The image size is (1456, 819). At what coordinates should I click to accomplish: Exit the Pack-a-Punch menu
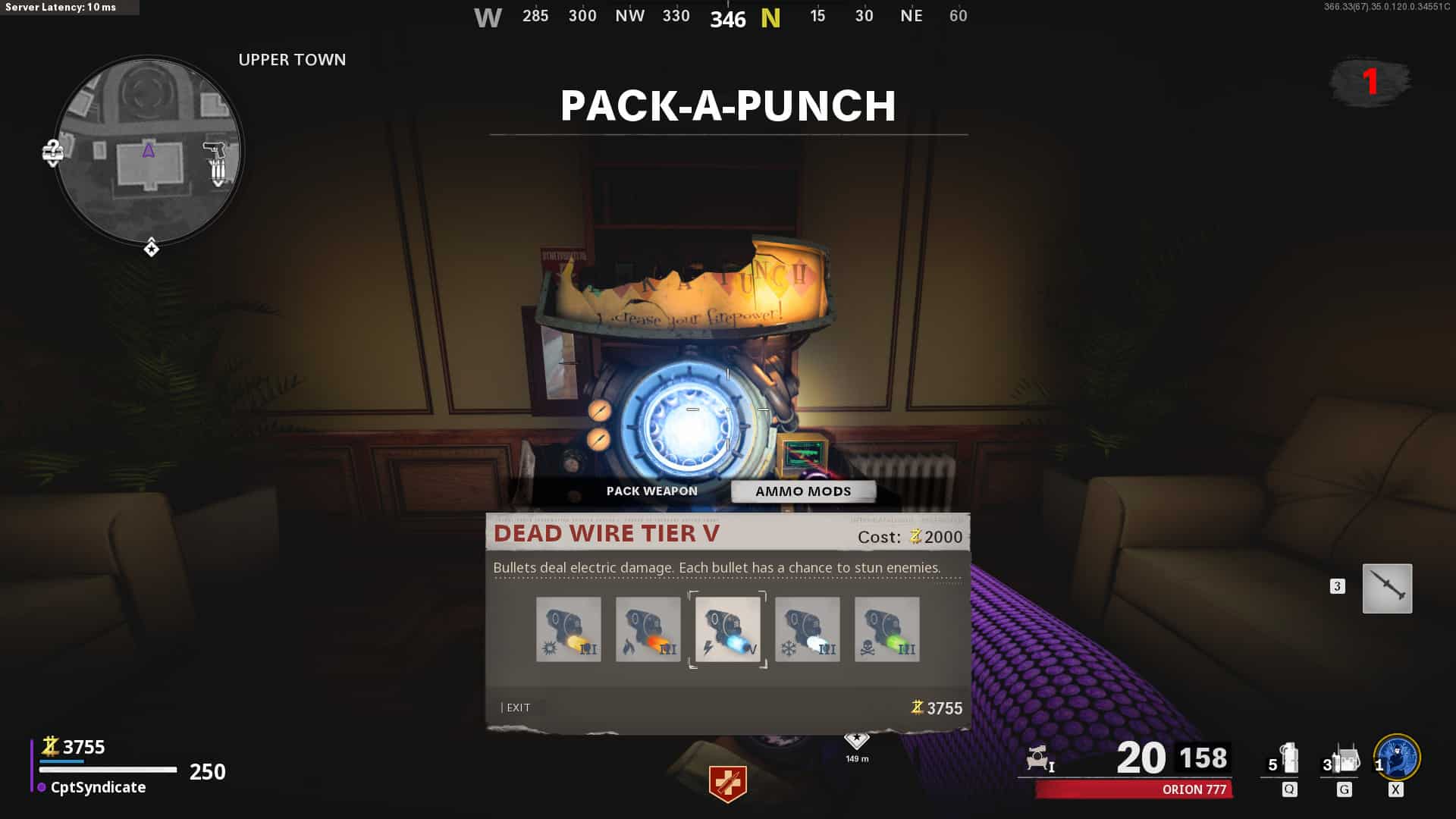pyautogui.click(x=517, y=708)
